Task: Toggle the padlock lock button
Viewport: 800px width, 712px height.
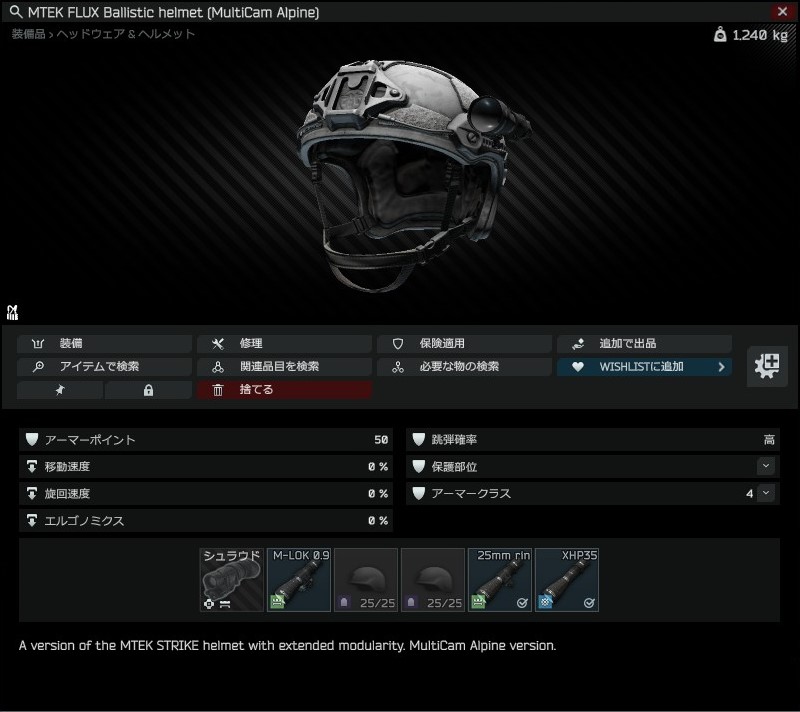Action: click(148, 390)
